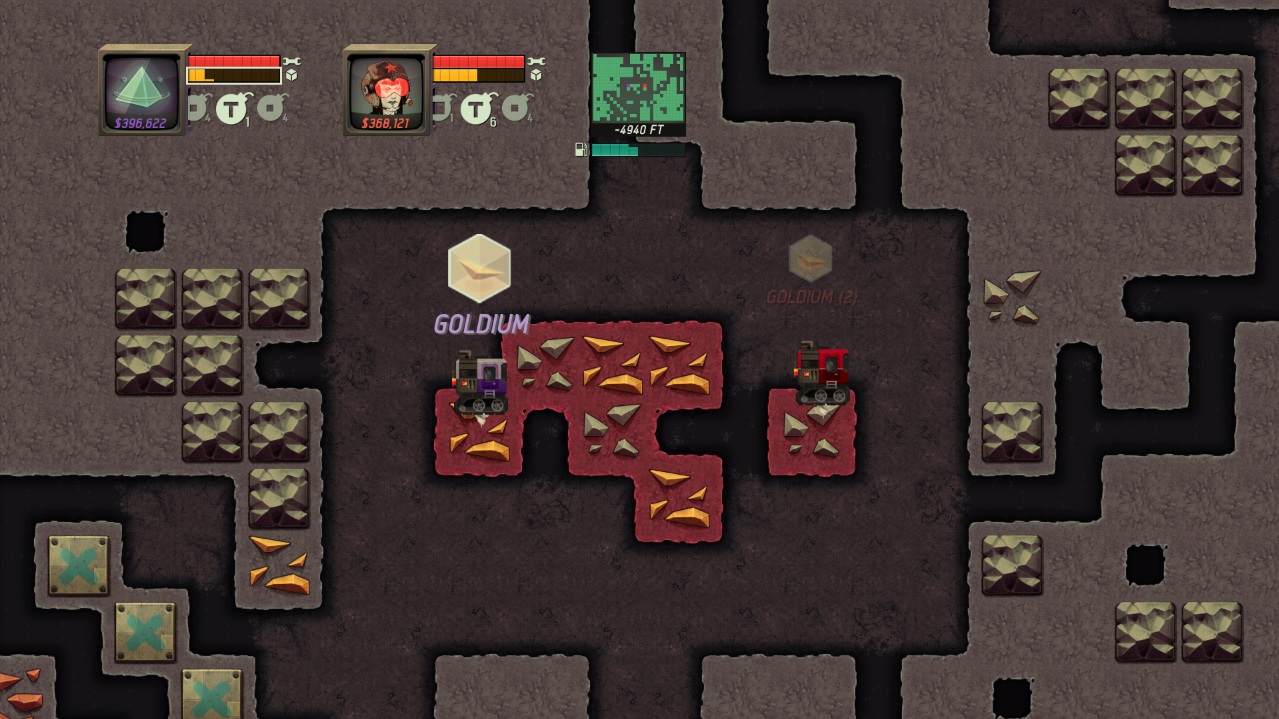Screen dimensions: 1279x719
Task: Select the red-goggled pilot player portrait
Action: point(390,91)
